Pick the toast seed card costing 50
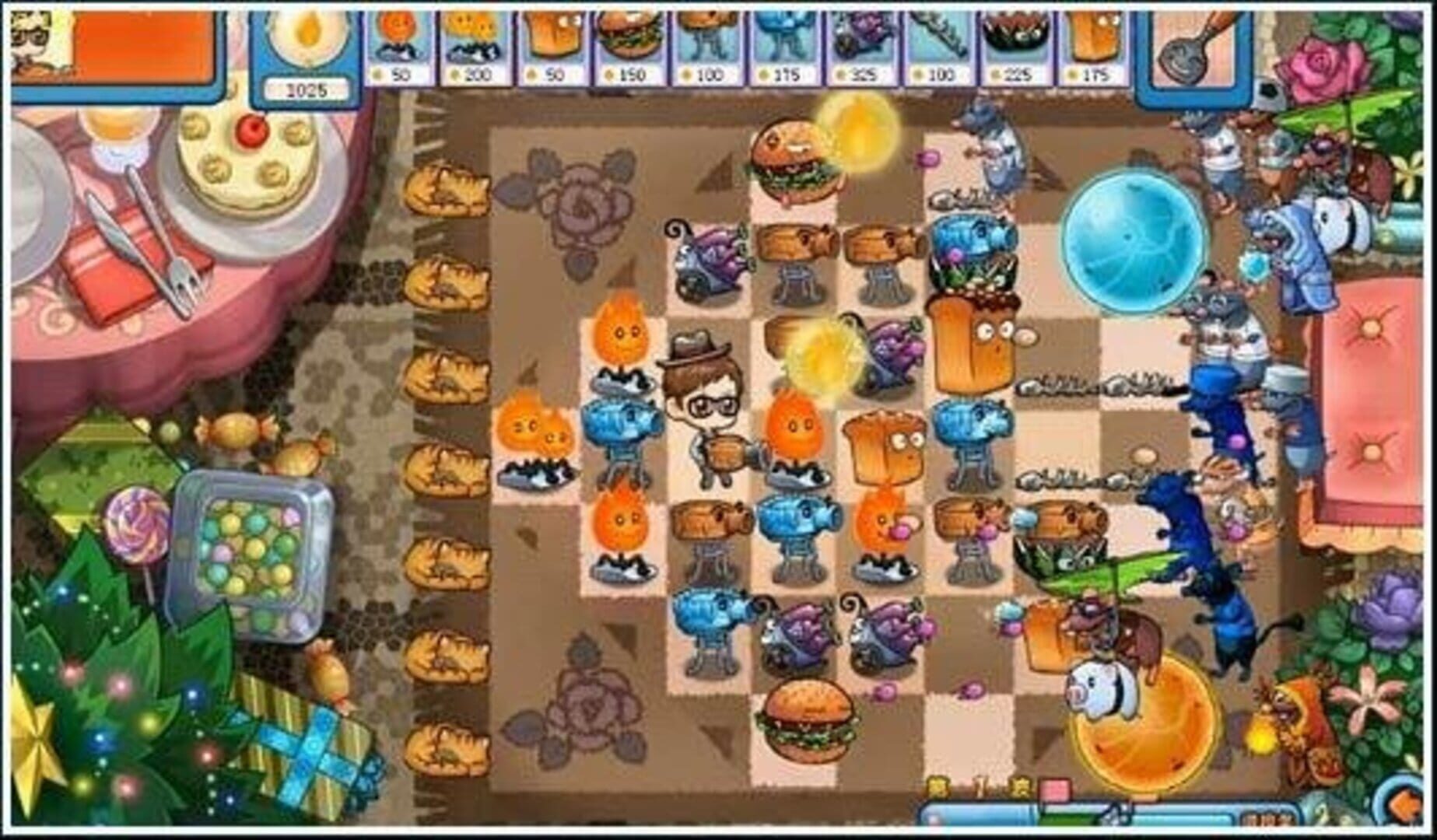This screenshot has width=1437, height=840. [x=550, y=43]
